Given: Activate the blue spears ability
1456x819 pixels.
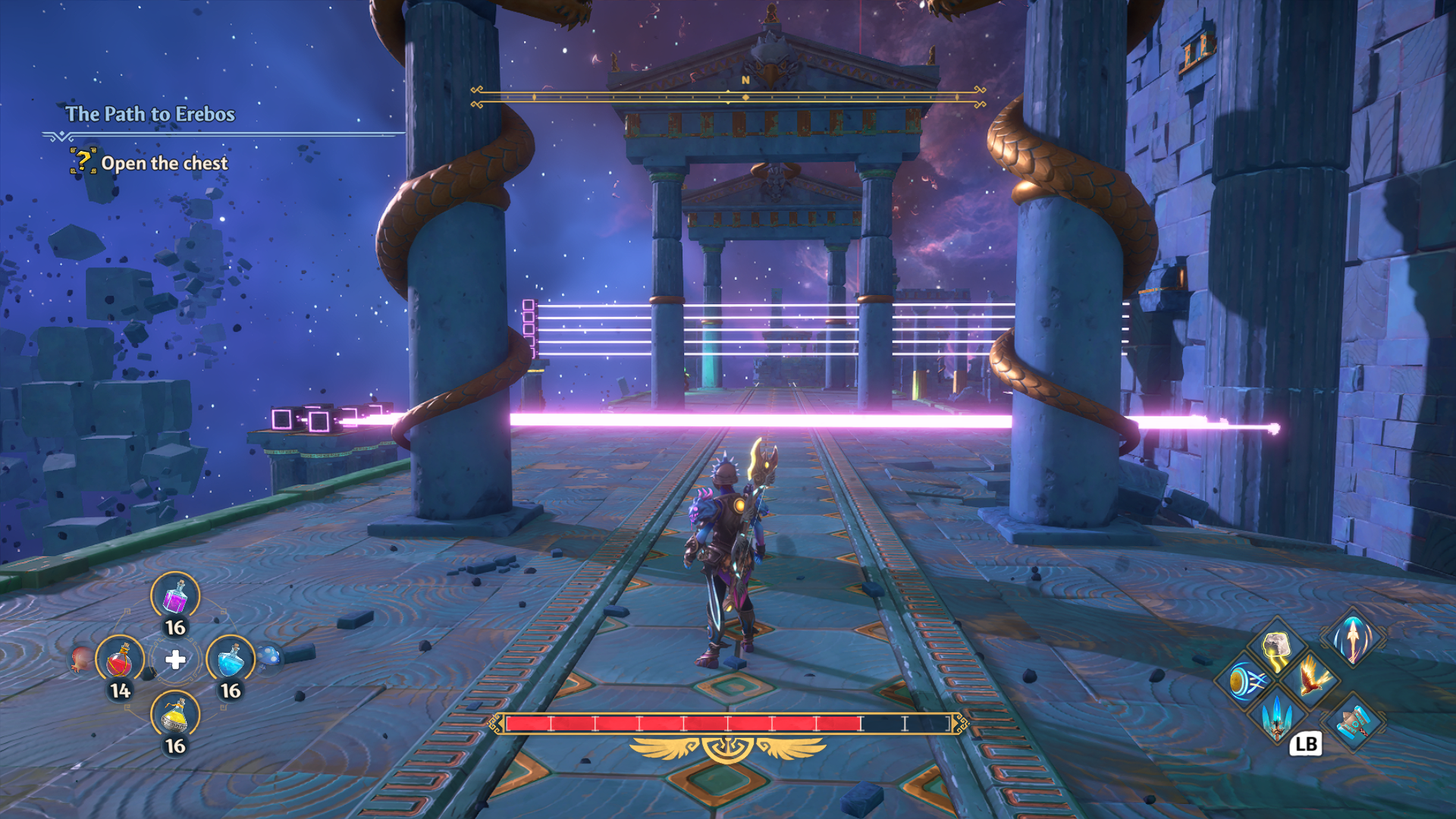Looking at the screenshot, I should click(x=1277, y=715).
